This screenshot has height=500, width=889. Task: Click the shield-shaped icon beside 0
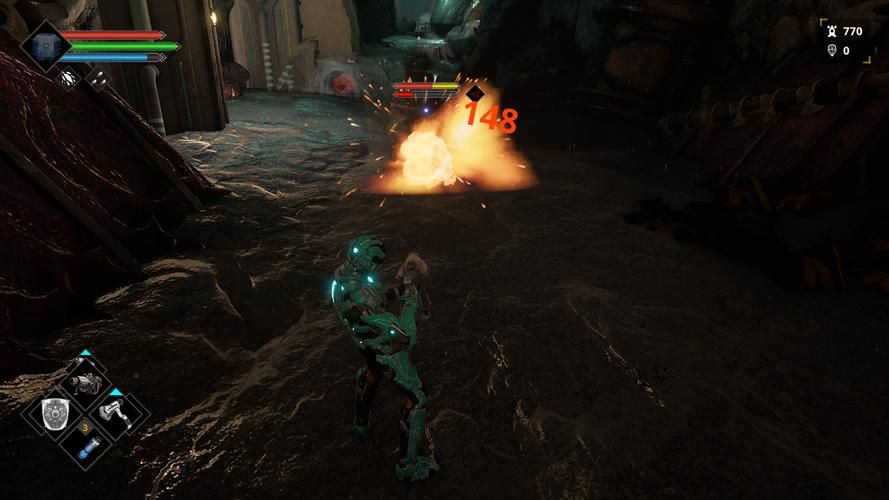(x=831, y=50)
